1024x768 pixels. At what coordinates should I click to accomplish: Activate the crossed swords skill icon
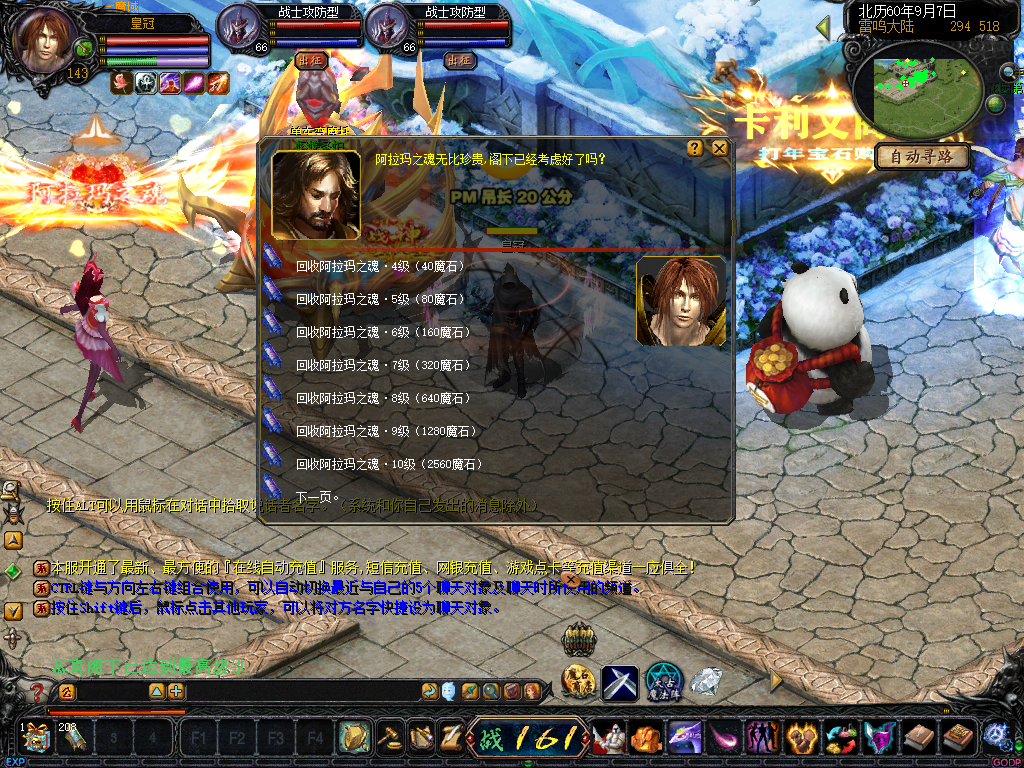620,682
